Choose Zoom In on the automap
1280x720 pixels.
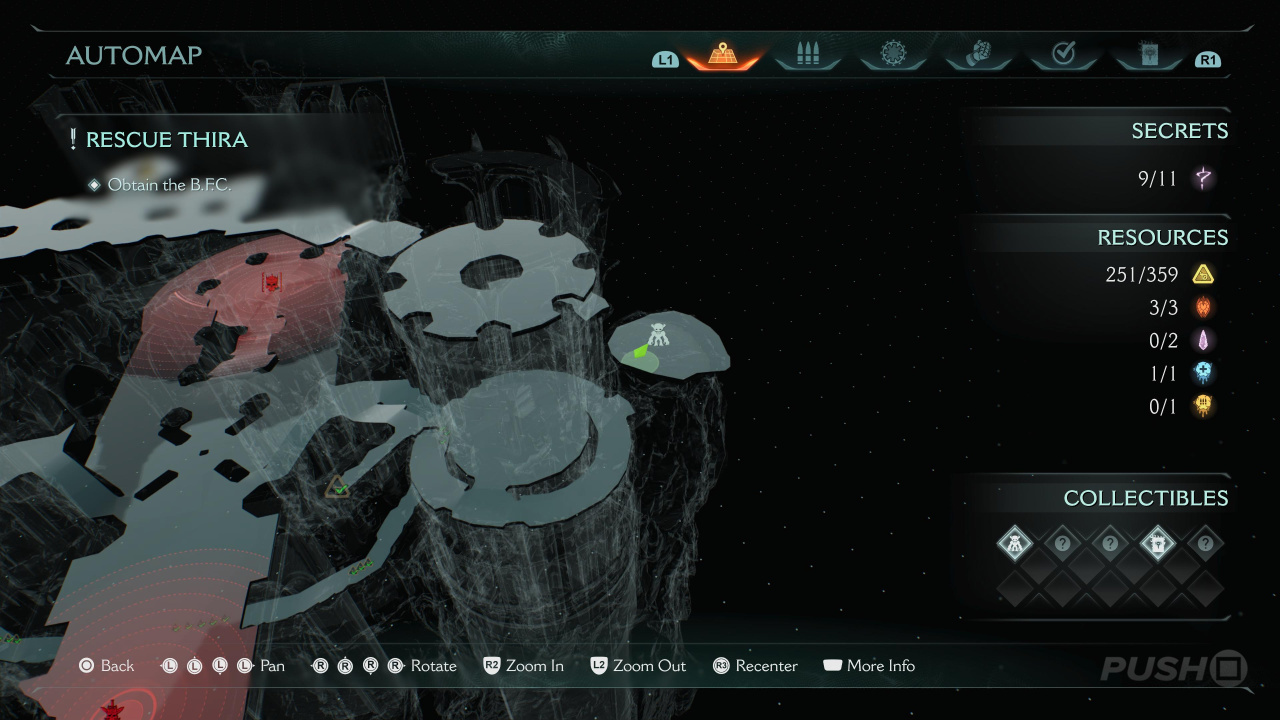(x=524, y=666)
